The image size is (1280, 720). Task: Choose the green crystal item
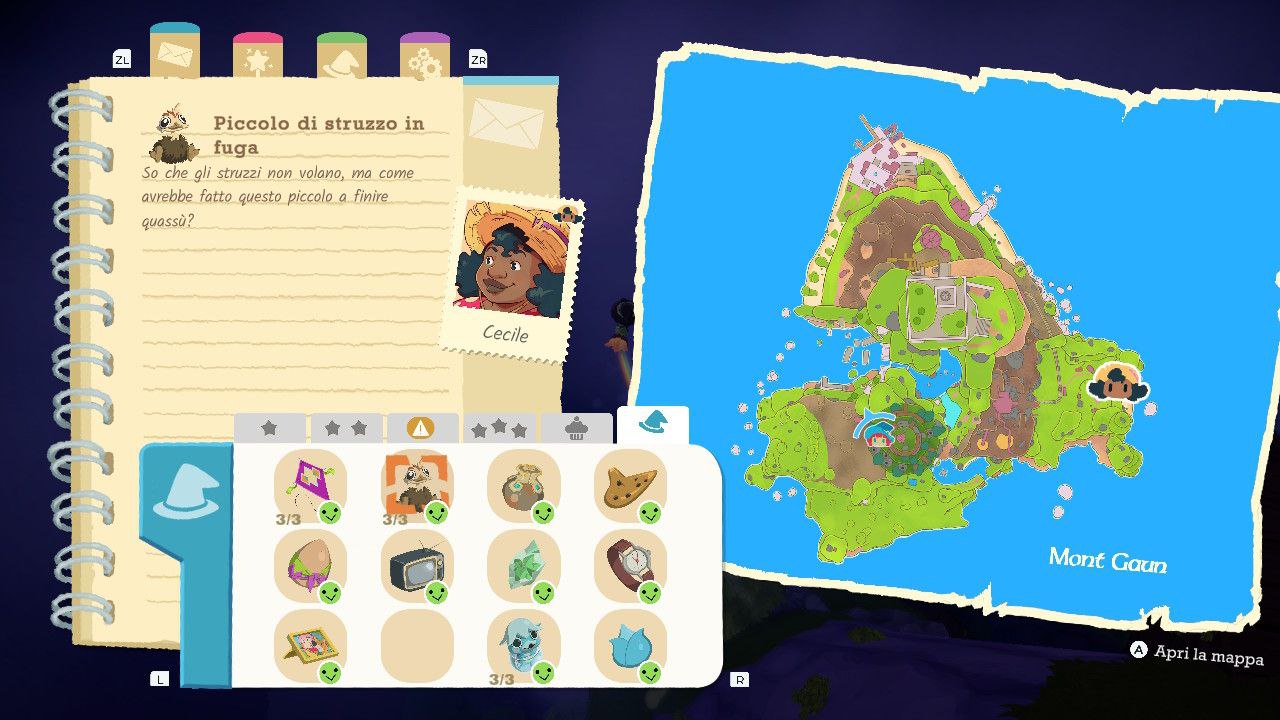[x=523, y=566]
